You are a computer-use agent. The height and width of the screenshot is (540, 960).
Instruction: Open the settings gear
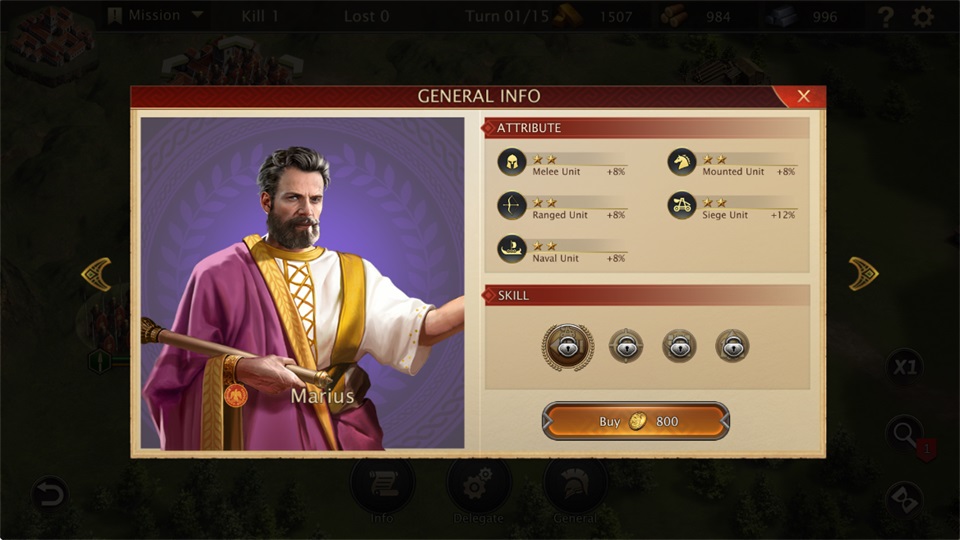coord(923,17)
